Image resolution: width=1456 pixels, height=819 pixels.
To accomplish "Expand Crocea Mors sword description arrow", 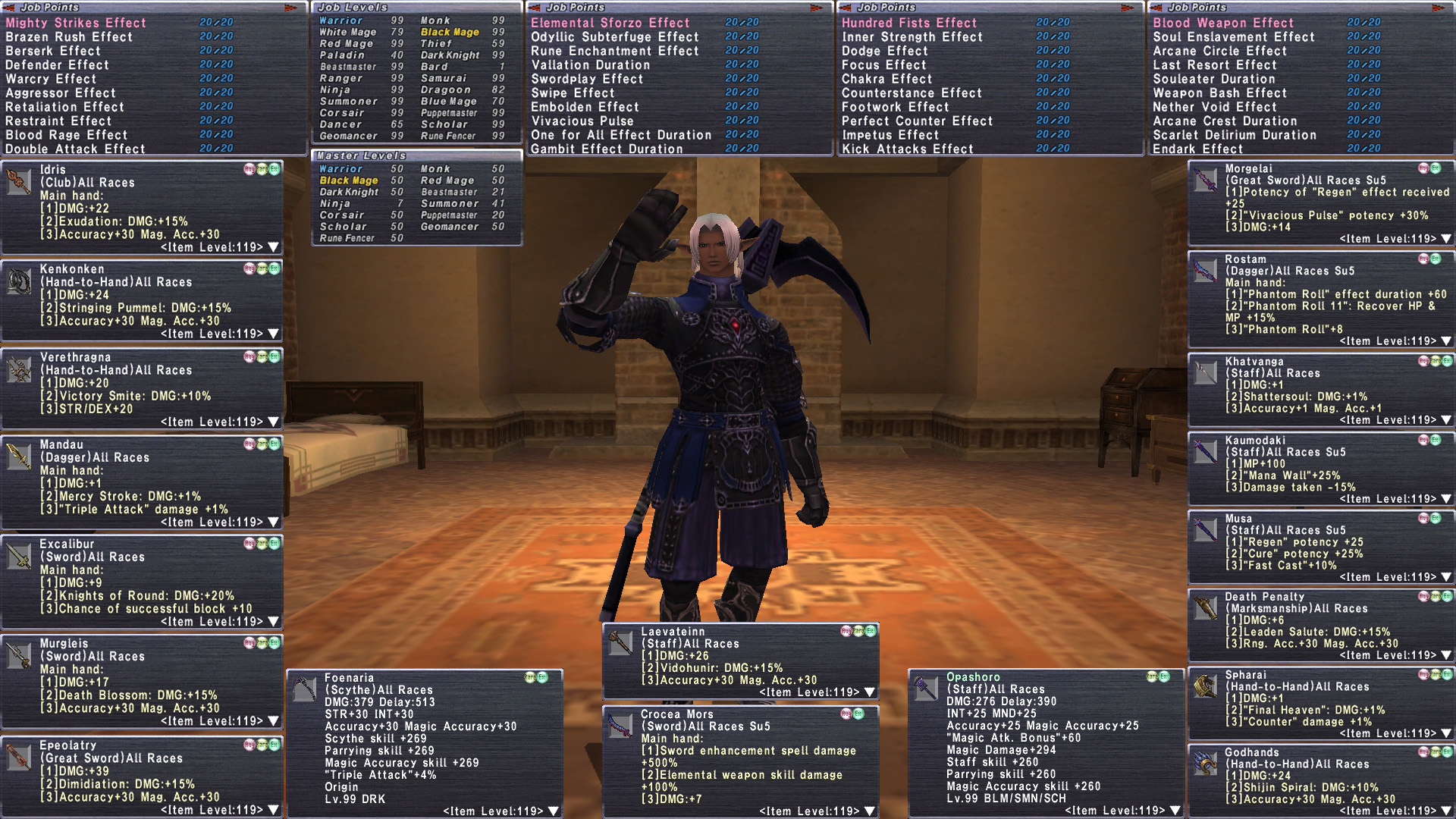I will tap(870, 811).
